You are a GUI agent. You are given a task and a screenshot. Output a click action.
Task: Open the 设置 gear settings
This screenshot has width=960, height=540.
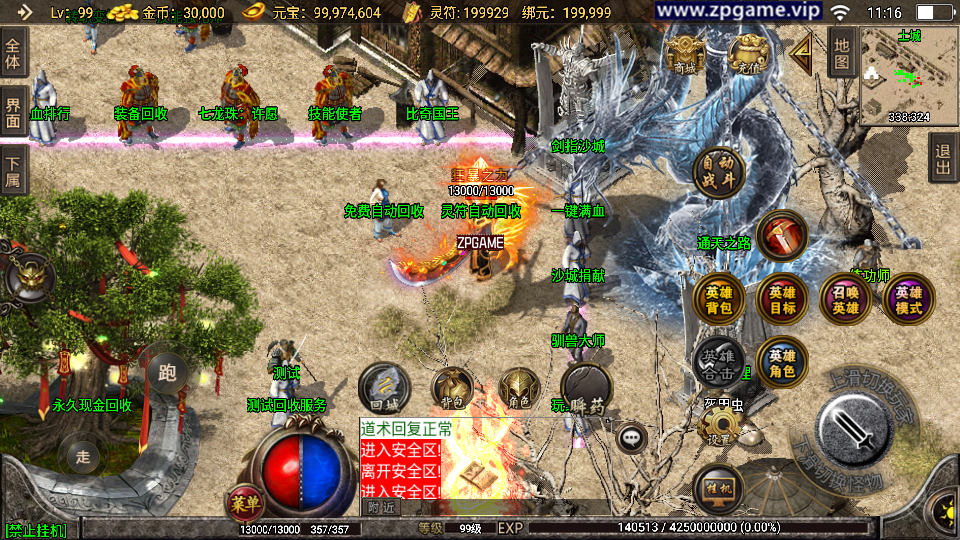coord(718,426)
